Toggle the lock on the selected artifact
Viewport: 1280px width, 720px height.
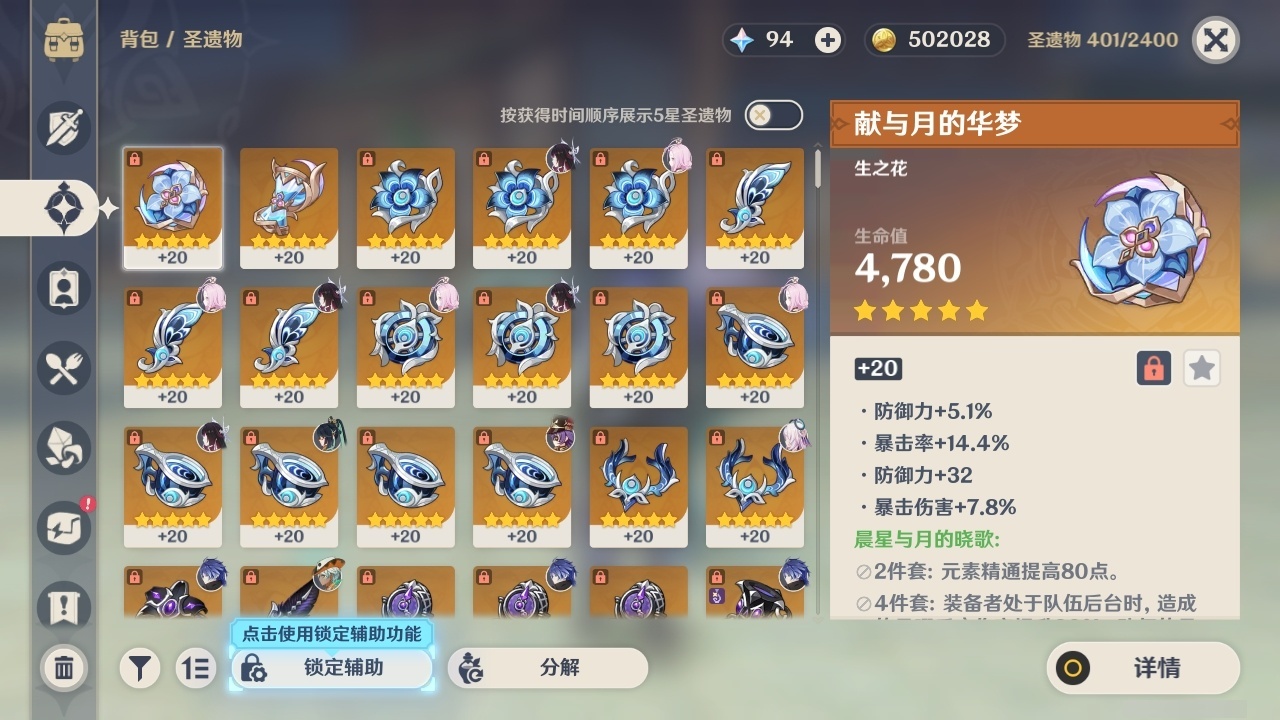tap(1152, 368)
